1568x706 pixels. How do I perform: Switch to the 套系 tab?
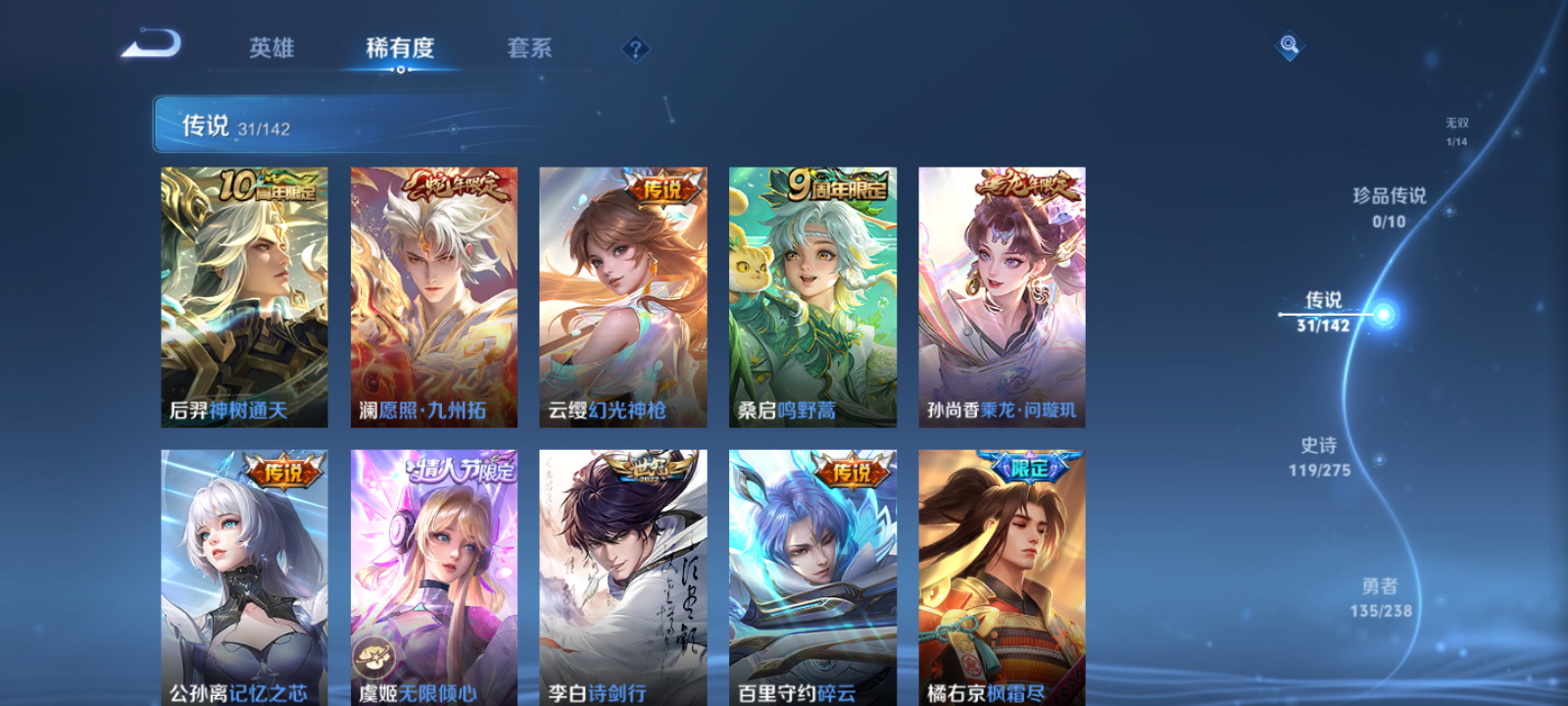point(528,47)
